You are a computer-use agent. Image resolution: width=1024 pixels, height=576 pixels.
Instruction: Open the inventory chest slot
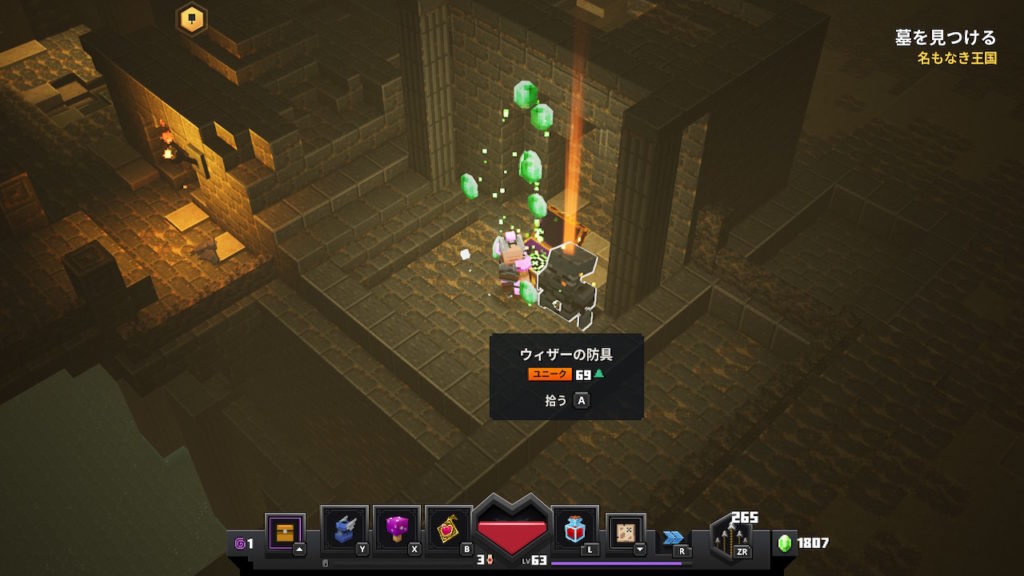tap(285, 531)
